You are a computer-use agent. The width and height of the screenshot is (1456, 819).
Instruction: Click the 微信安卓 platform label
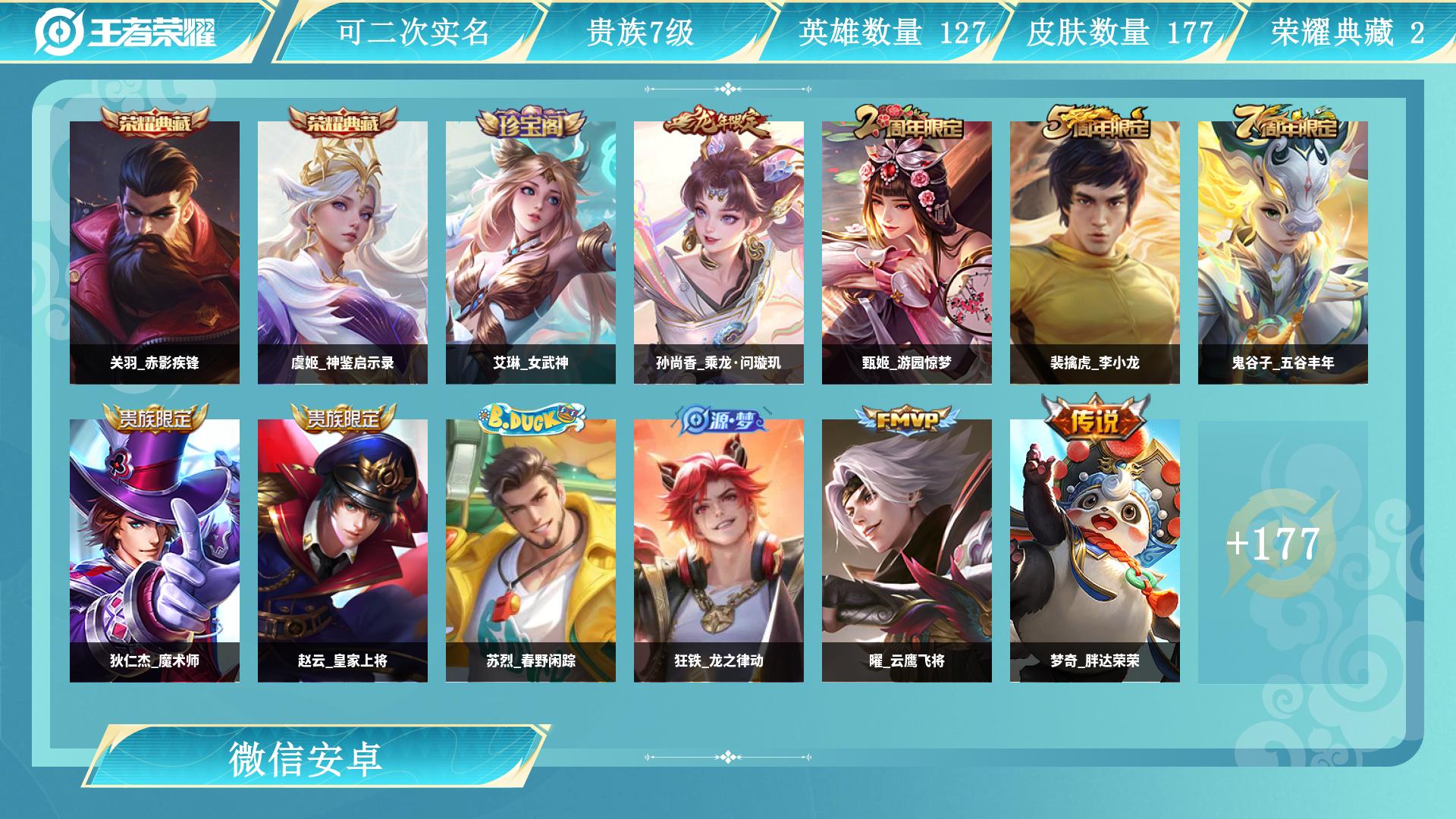click(x=306, y=759)
